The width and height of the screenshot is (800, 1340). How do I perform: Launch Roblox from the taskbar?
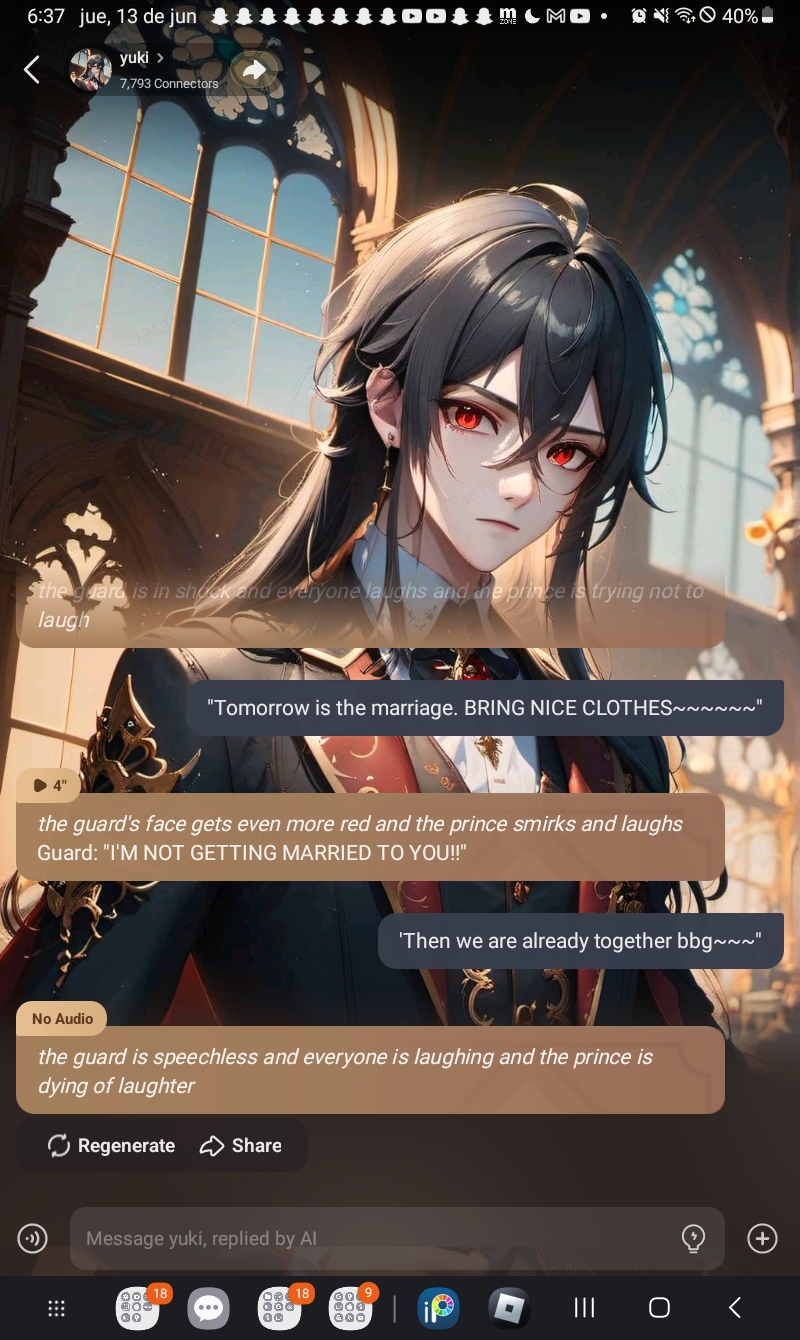(509, 1308)
